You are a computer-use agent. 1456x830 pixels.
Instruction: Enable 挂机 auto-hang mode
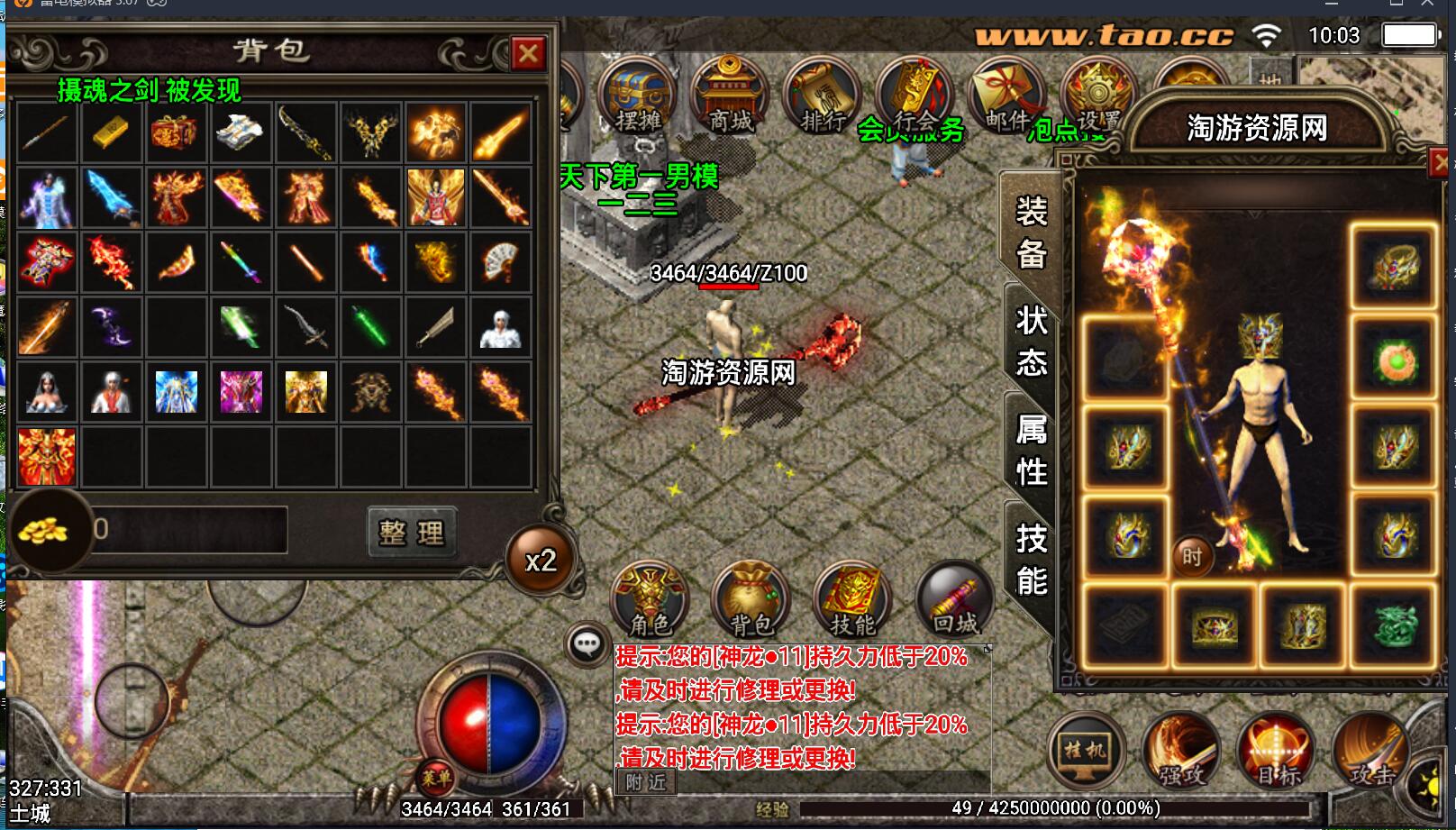tap(1084, 752)
